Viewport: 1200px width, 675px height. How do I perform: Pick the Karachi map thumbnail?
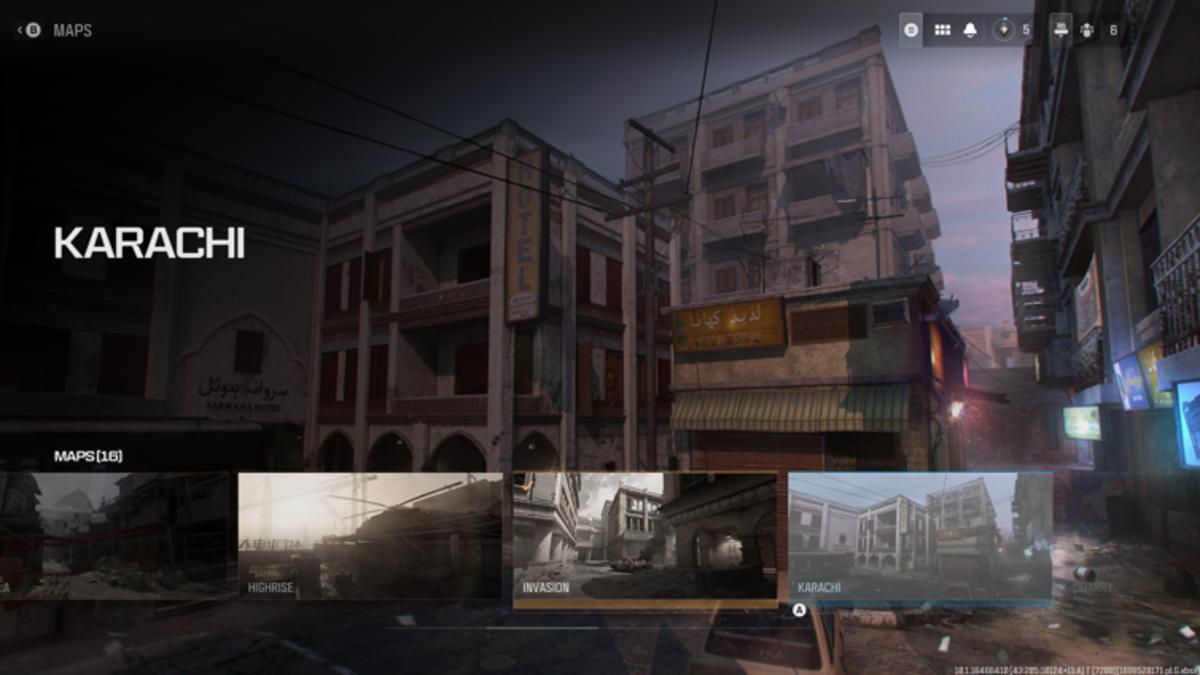coord(920,537)
